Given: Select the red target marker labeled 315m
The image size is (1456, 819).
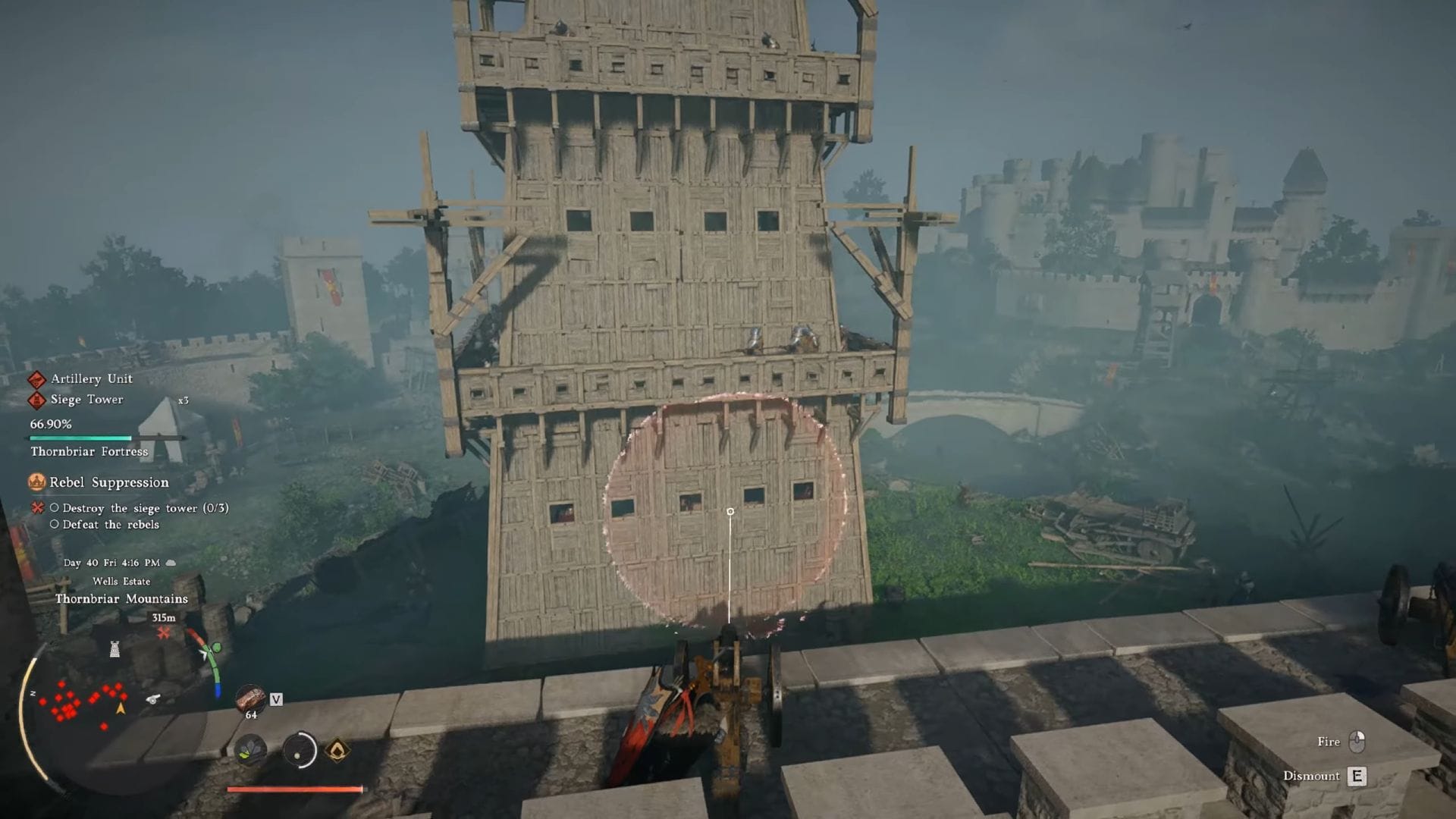Looking at the screenshot, I should coord(164,632).
